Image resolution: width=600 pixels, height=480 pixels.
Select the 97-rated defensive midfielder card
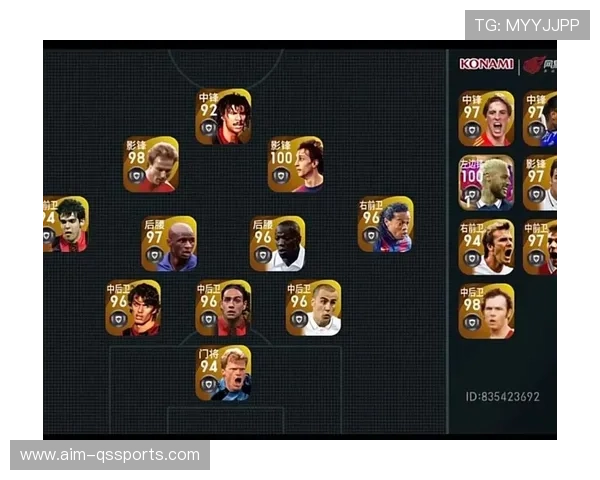click(x=169, y=244)
